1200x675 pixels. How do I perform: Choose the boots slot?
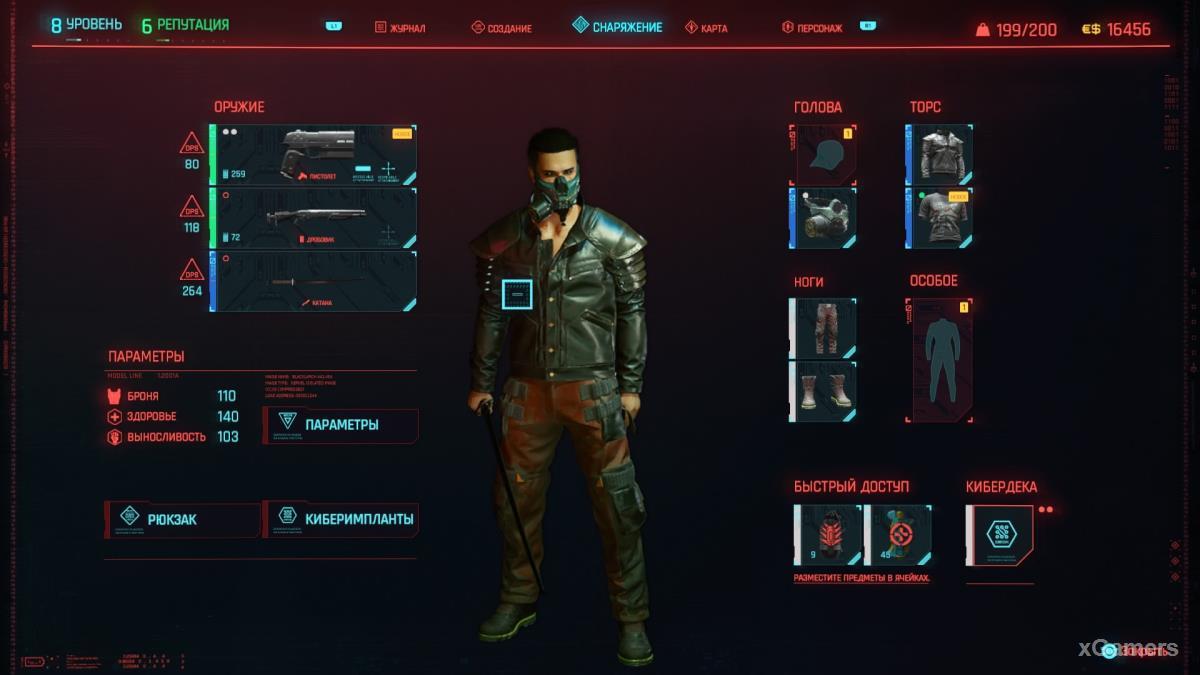point(824,391)
